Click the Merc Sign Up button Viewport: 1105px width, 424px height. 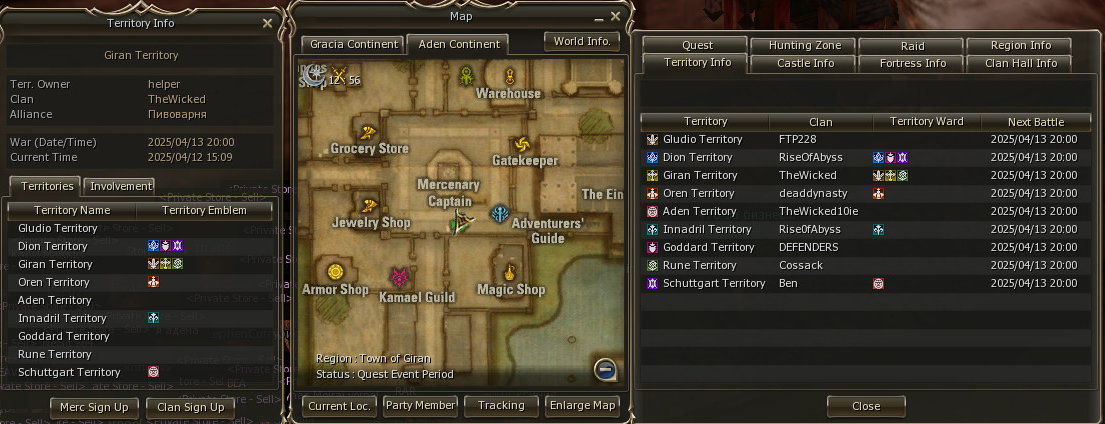click(95, 407)
